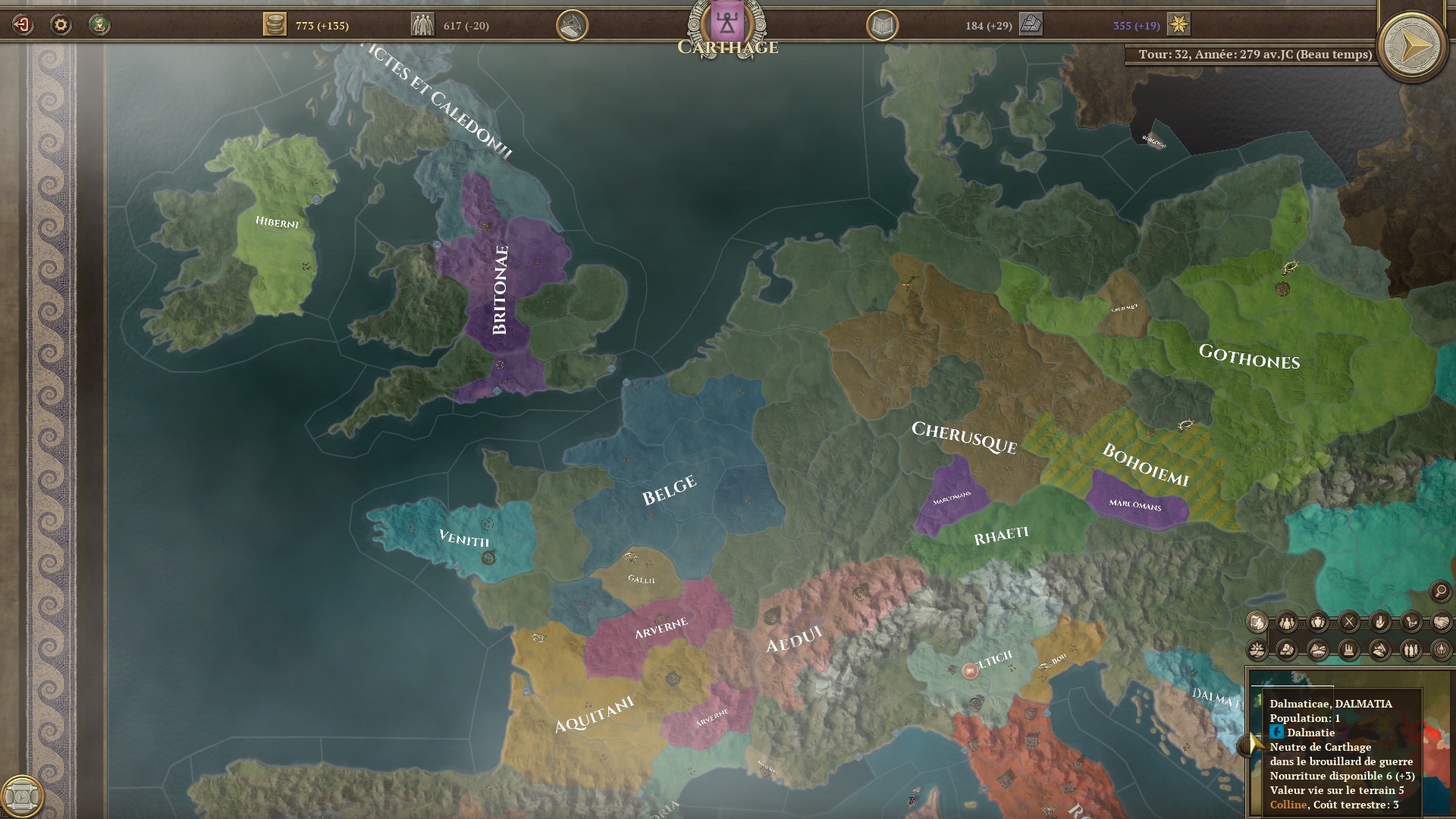
Task: Open the round hand-and-quill button
Action: pos(572,26)
